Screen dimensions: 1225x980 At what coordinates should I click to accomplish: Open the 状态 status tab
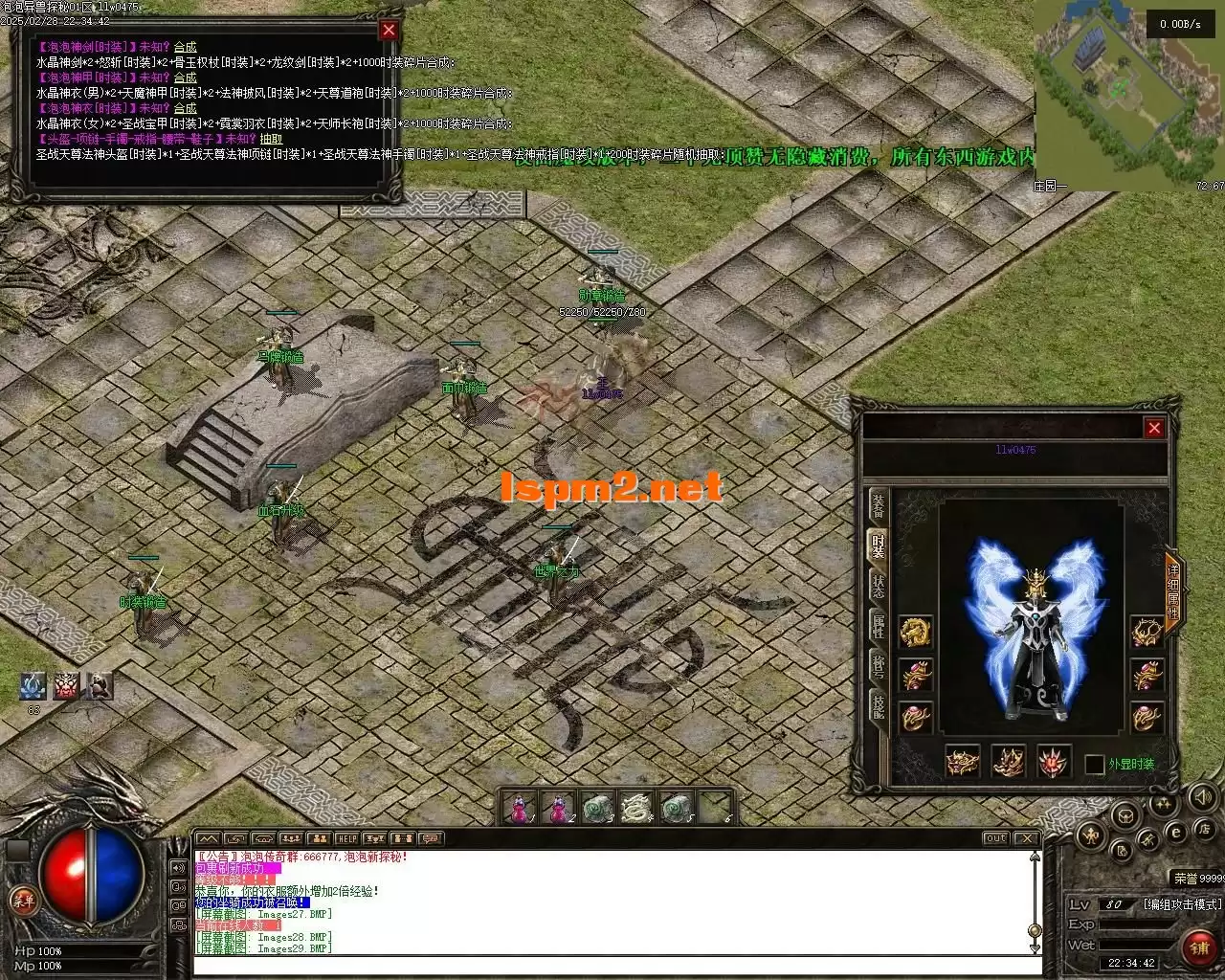[879, 586]
